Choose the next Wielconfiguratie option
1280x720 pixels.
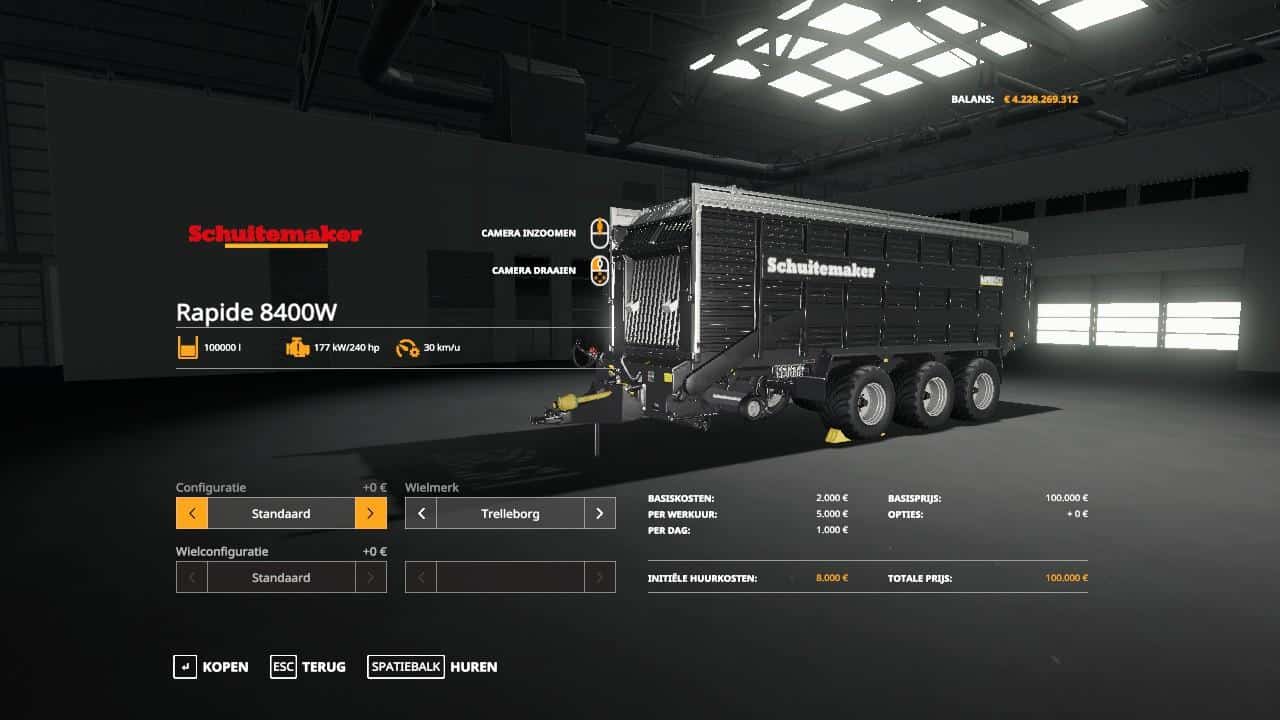click(370, 578)
